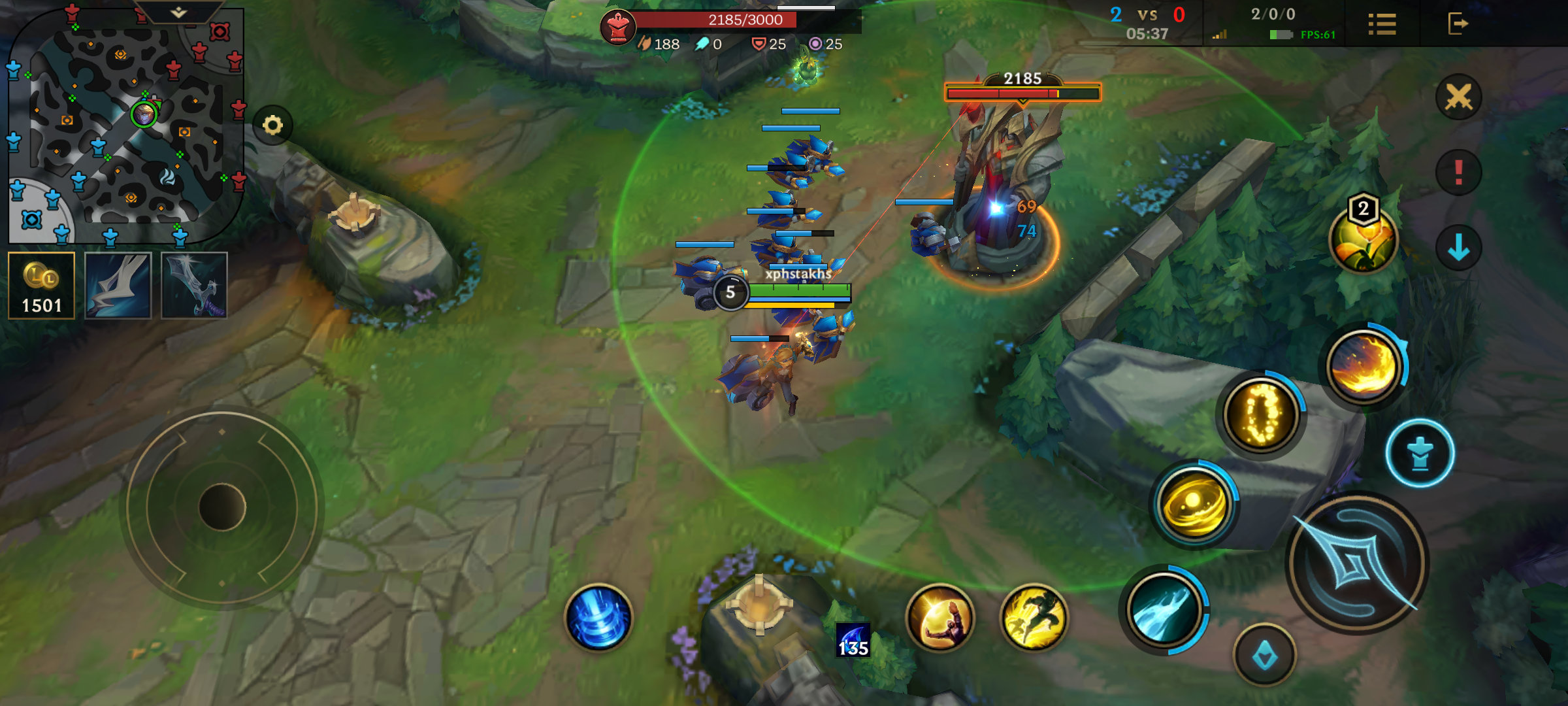Screen dimensions: 1568x706
Task: Open the scoreboard list icon
Action: click(x=1382, y=24)
